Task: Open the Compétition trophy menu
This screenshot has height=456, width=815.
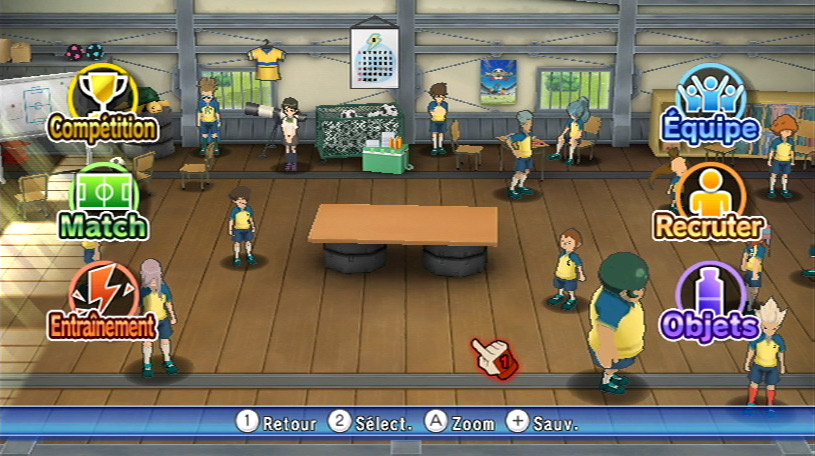Action: 103,102
